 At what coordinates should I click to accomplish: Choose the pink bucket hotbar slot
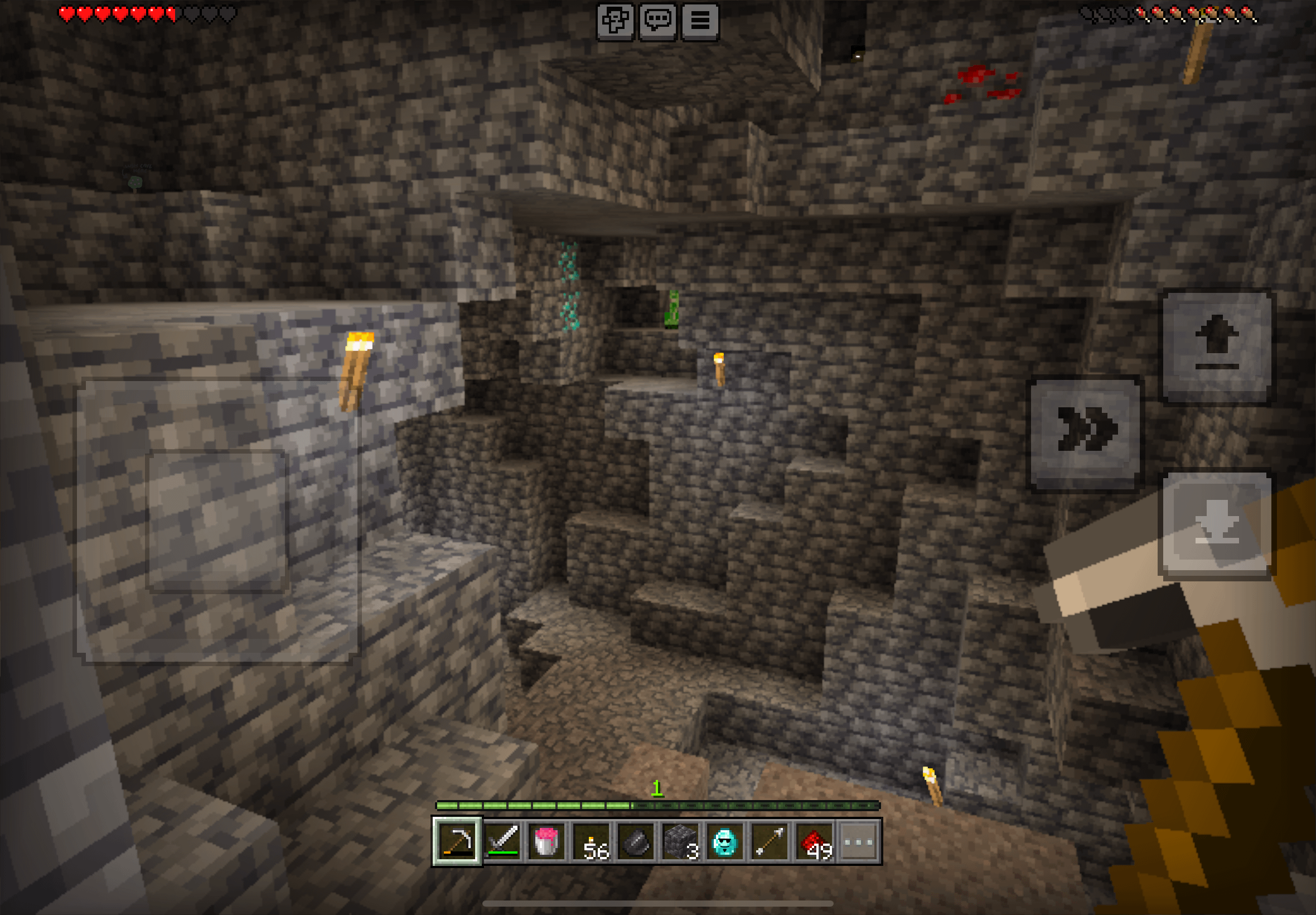coord(546,841)
